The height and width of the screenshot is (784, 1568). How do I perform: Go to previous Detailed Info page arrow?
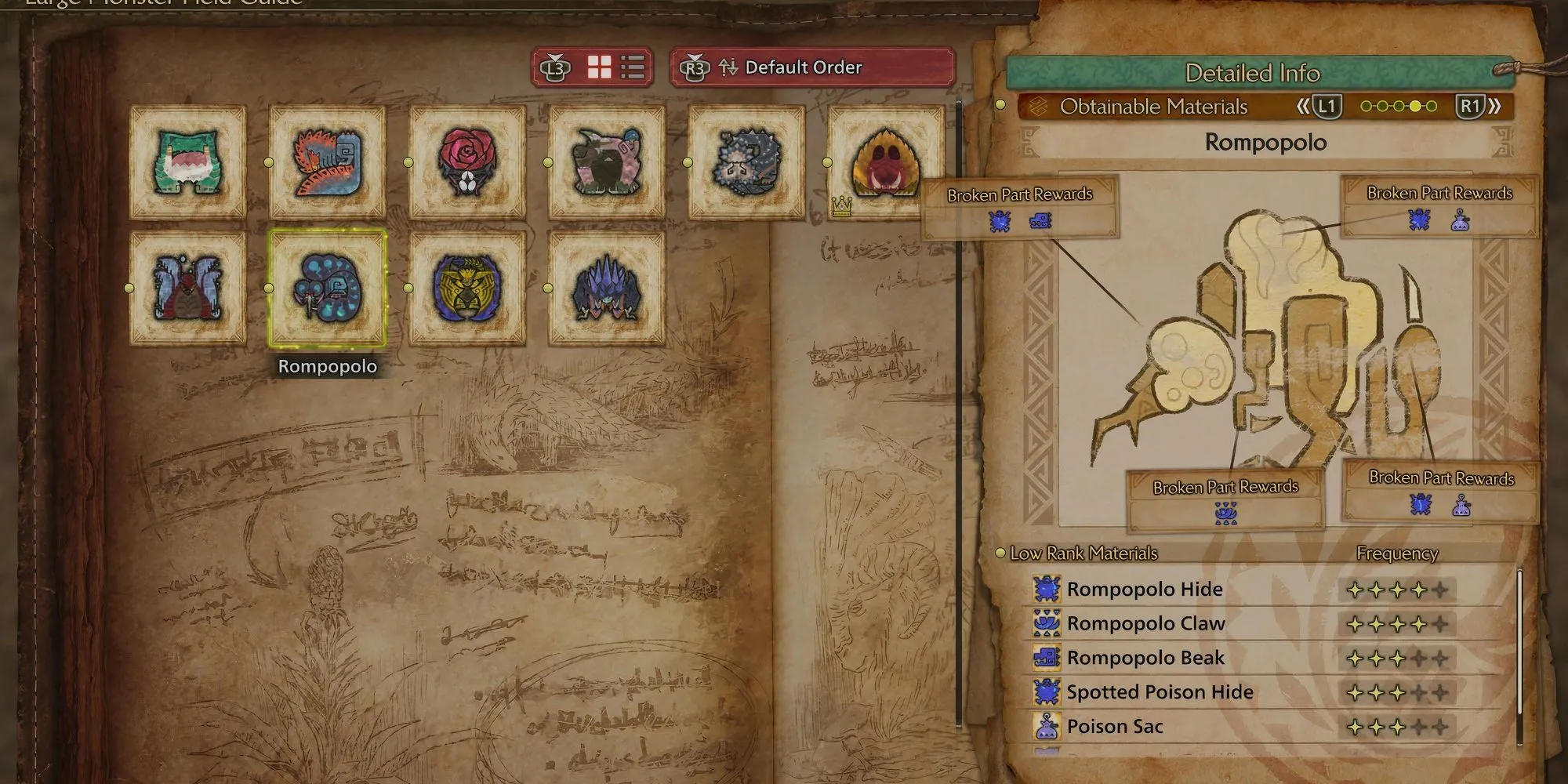[1319, 107]
